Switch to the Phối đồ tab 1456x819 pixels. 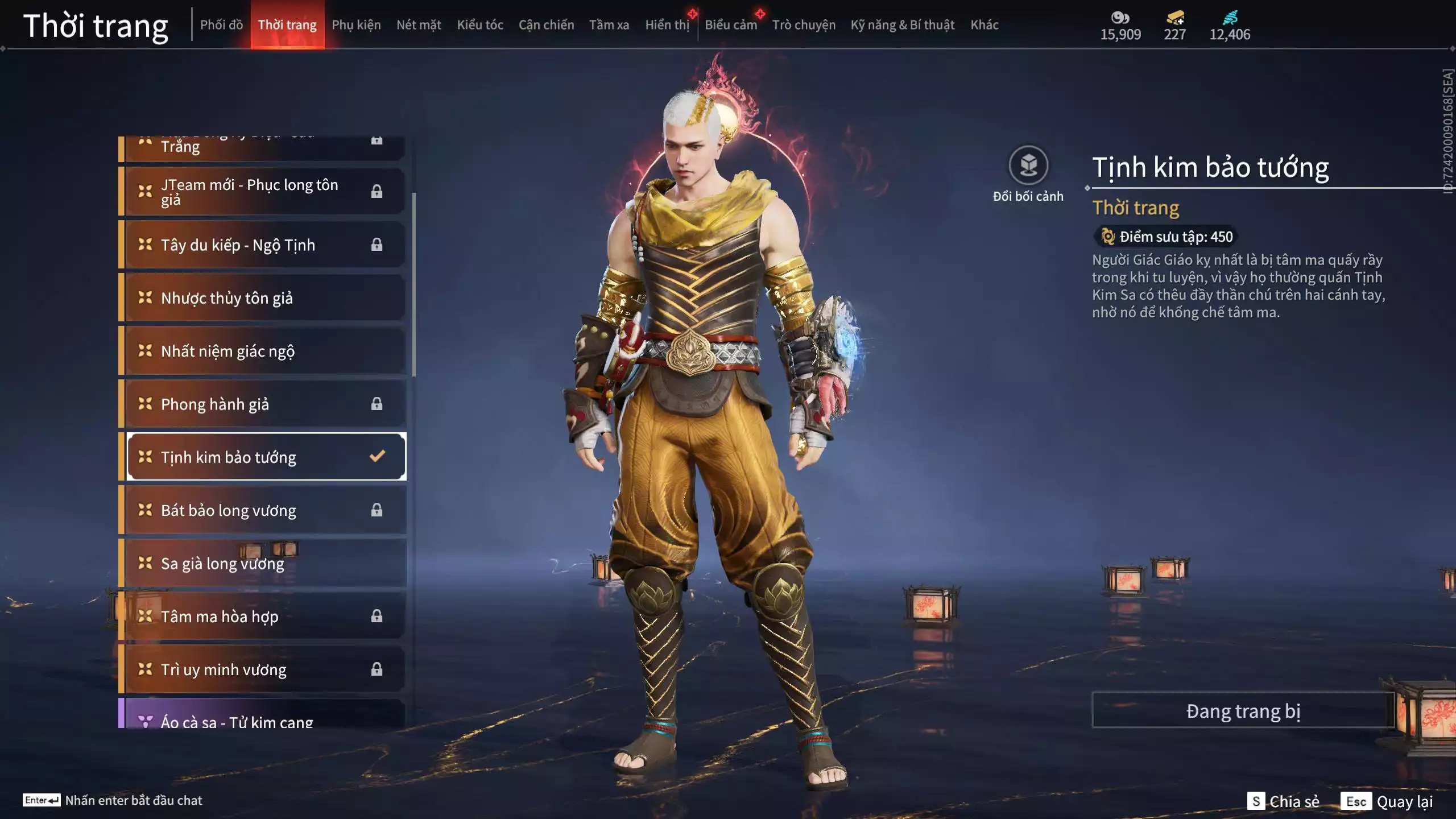(x=221, y=25)
